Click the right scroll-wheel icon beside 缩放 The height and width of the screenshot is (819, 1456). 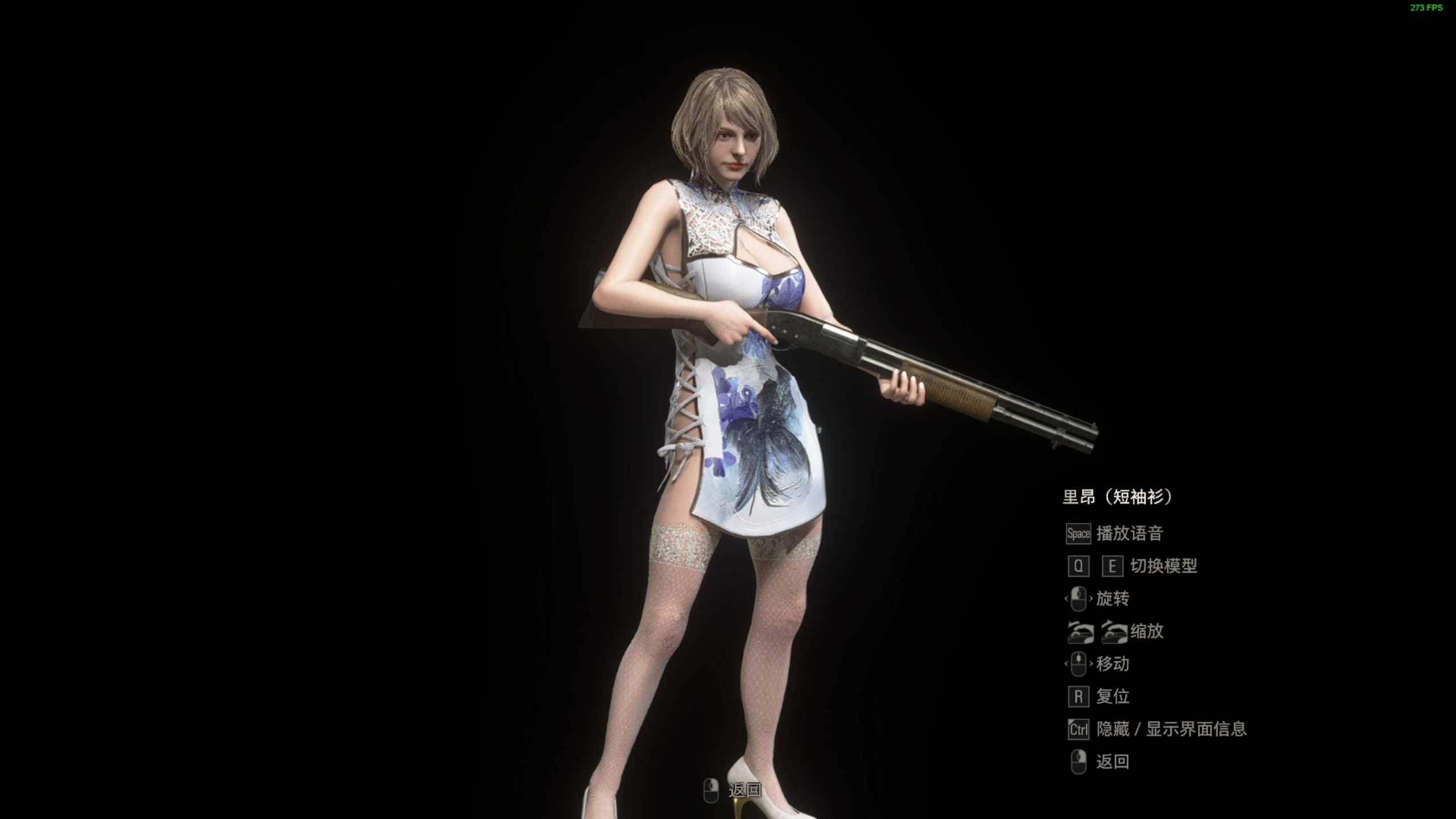[x=1115, y=632]
